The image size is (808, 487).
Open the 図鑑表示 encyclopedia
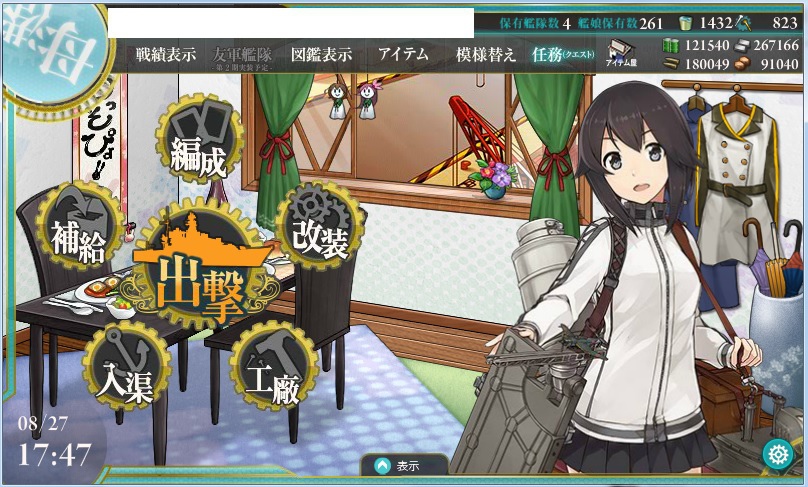pyautogui.click(x=321, y=55)
